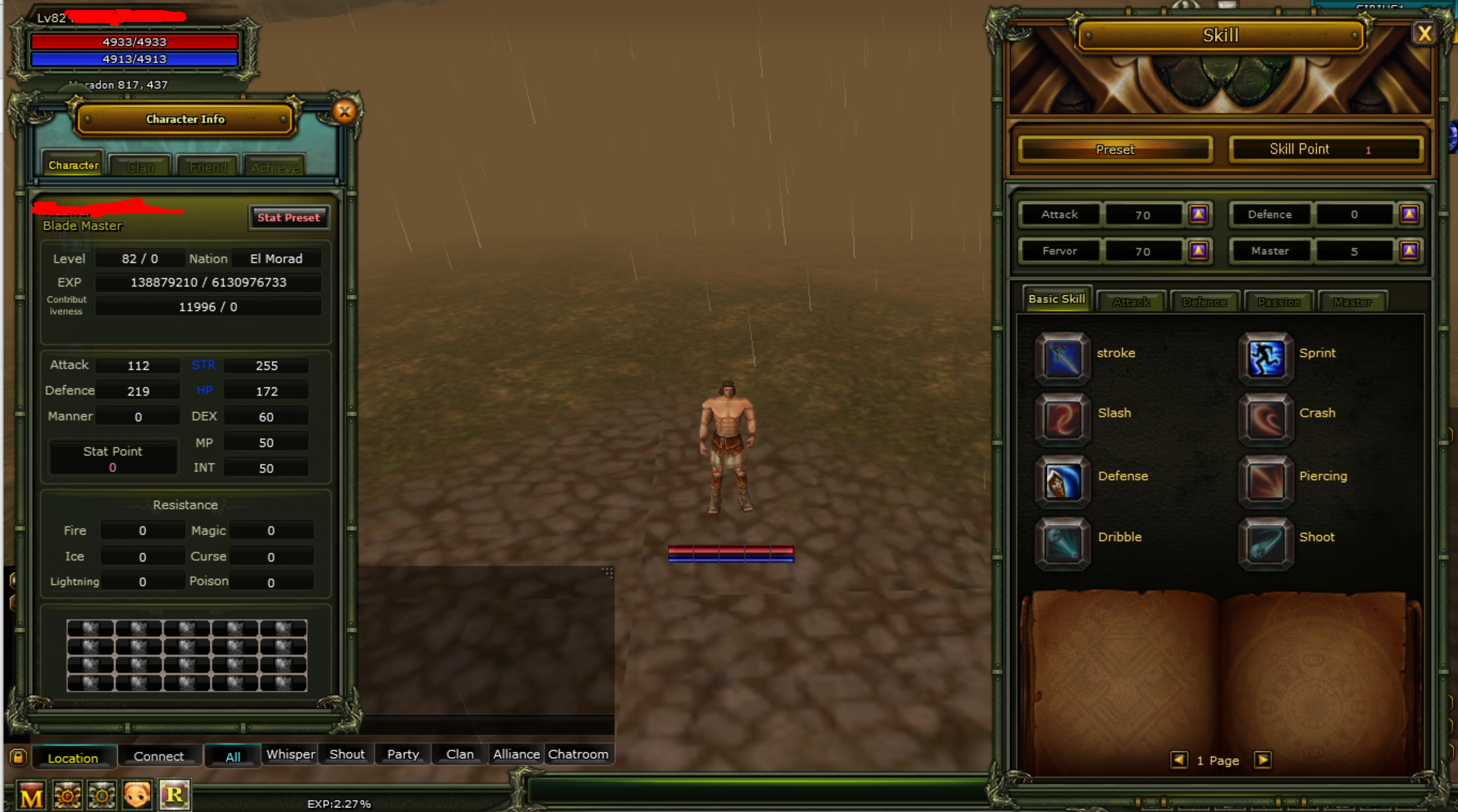
Task: Switch chat filter to Whisper
Action: click(x=290, y=754)
